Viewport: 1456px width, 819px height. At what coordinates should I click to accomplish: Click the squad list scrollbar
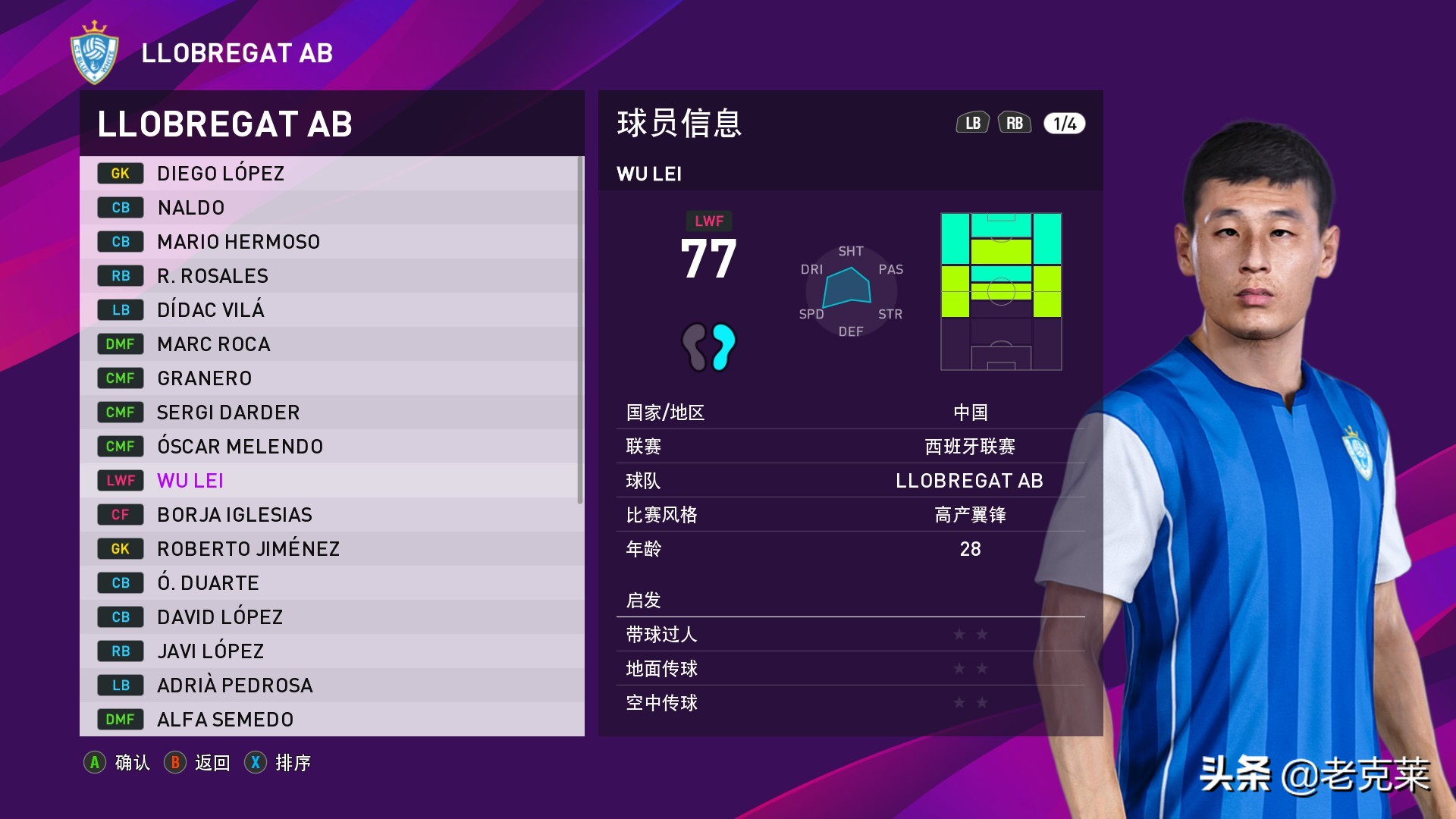click(580, 330)
